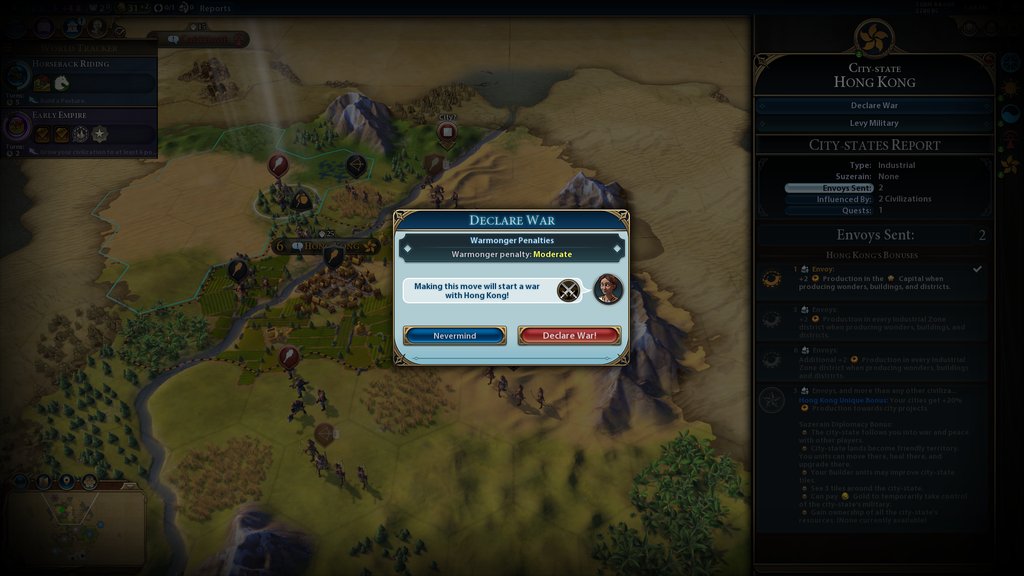Choose the Levy Military option
Screen dimensions: 1024x576
click(874, 123)
